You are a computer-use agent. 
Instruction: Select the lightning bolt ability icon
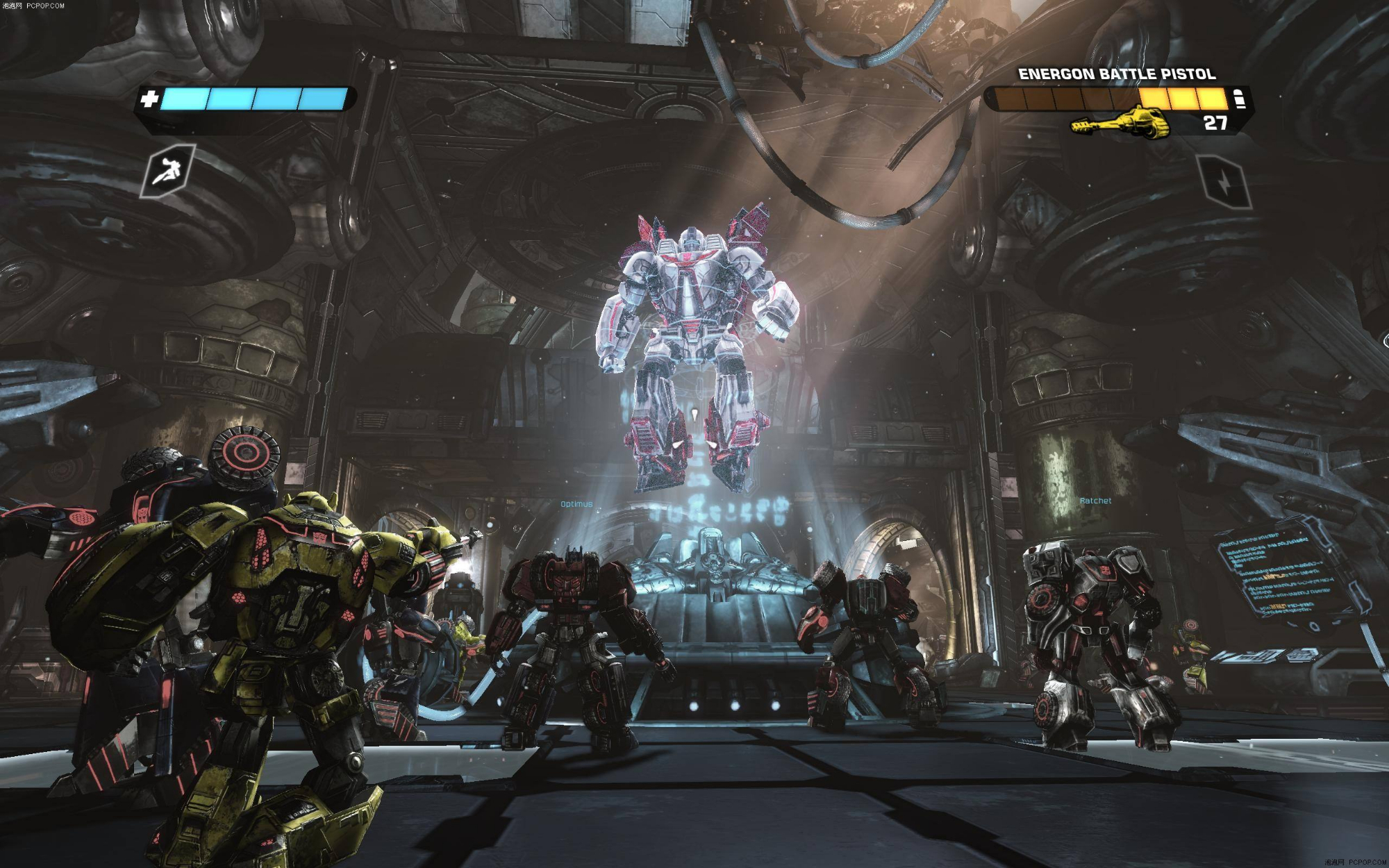click(x=1224, y=181)
